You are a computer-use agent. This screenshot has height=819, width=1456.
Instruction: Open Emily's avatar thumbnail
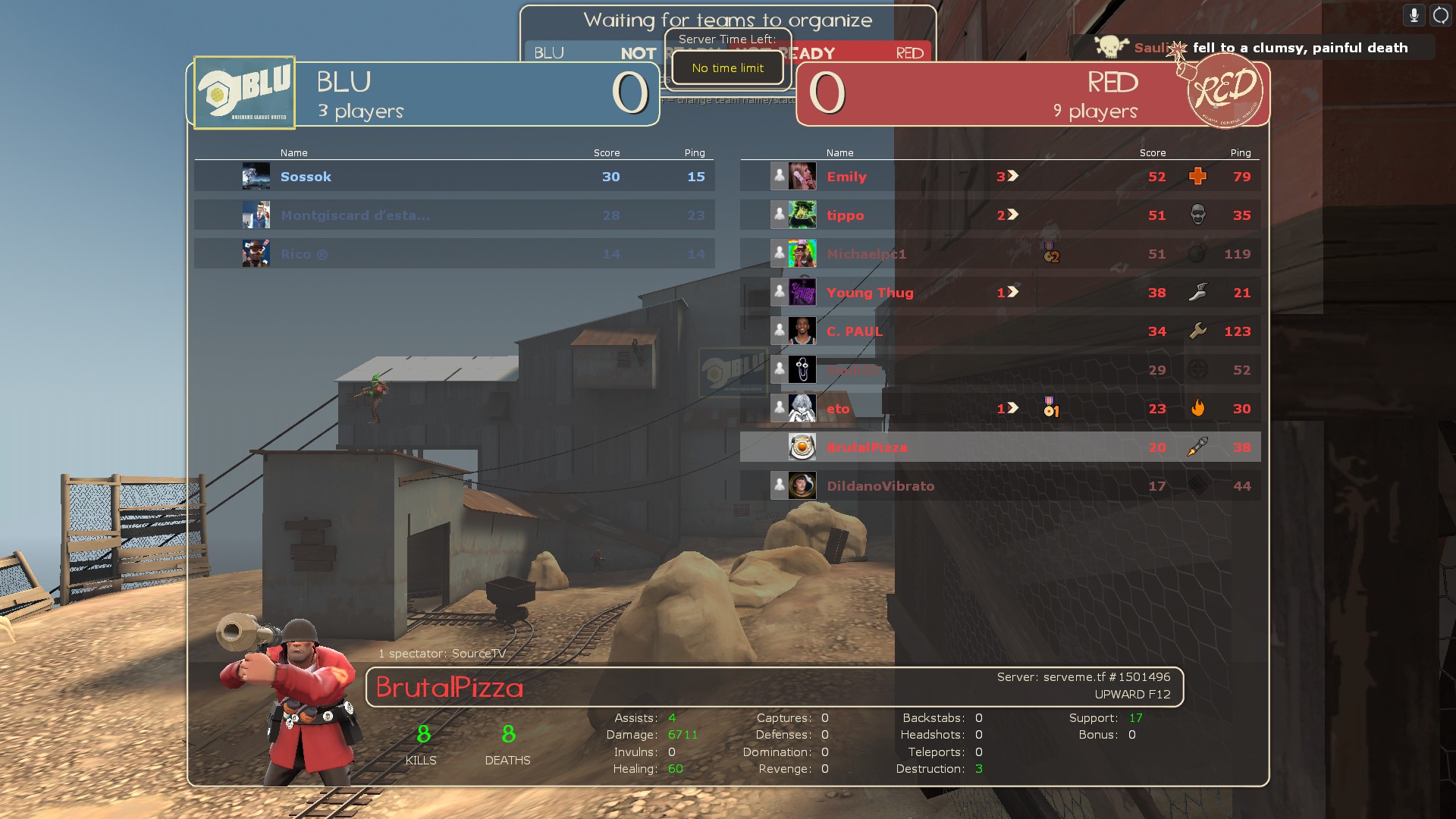(x=802, y=177)
